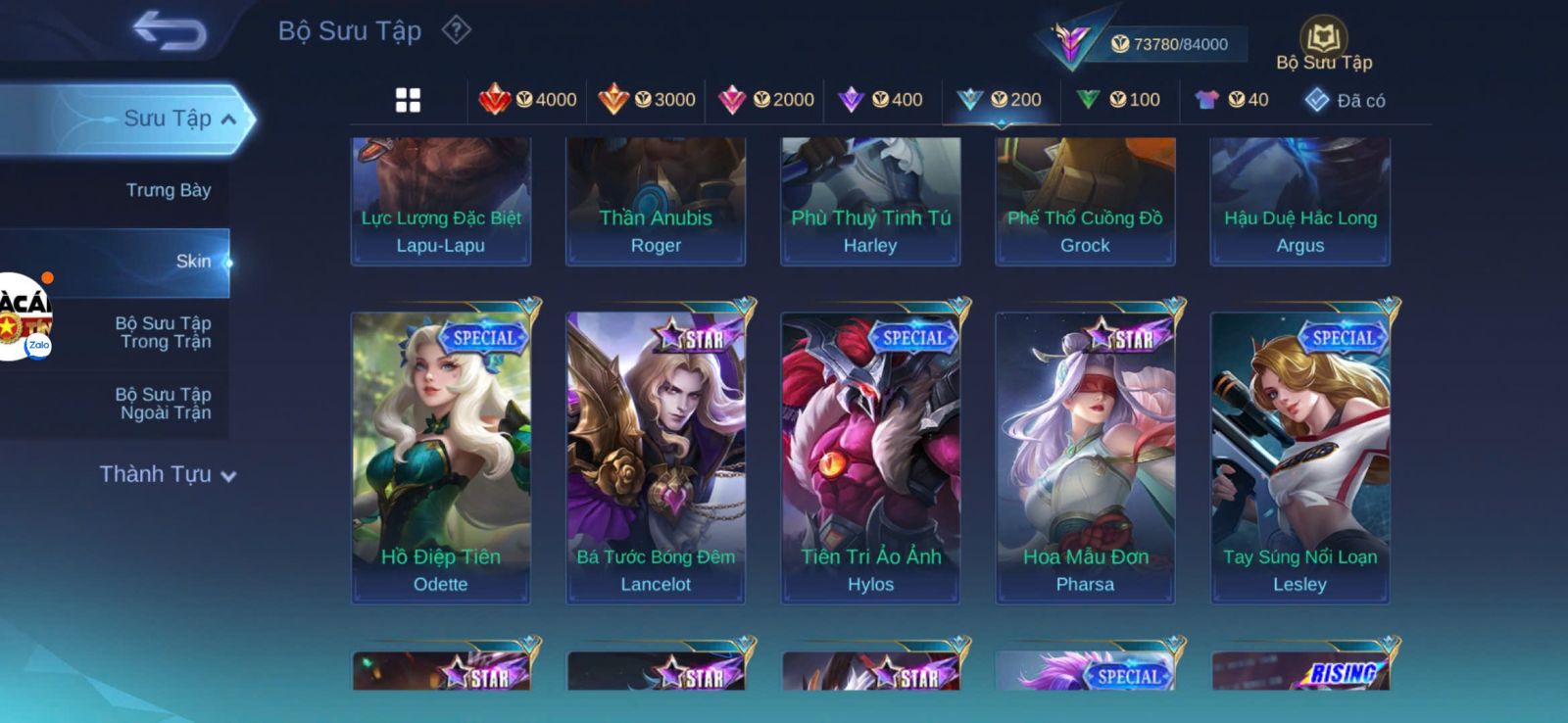The image size is (1568, 723).
Task: Open the Trưng Bày menu entry
Action: 168,190
